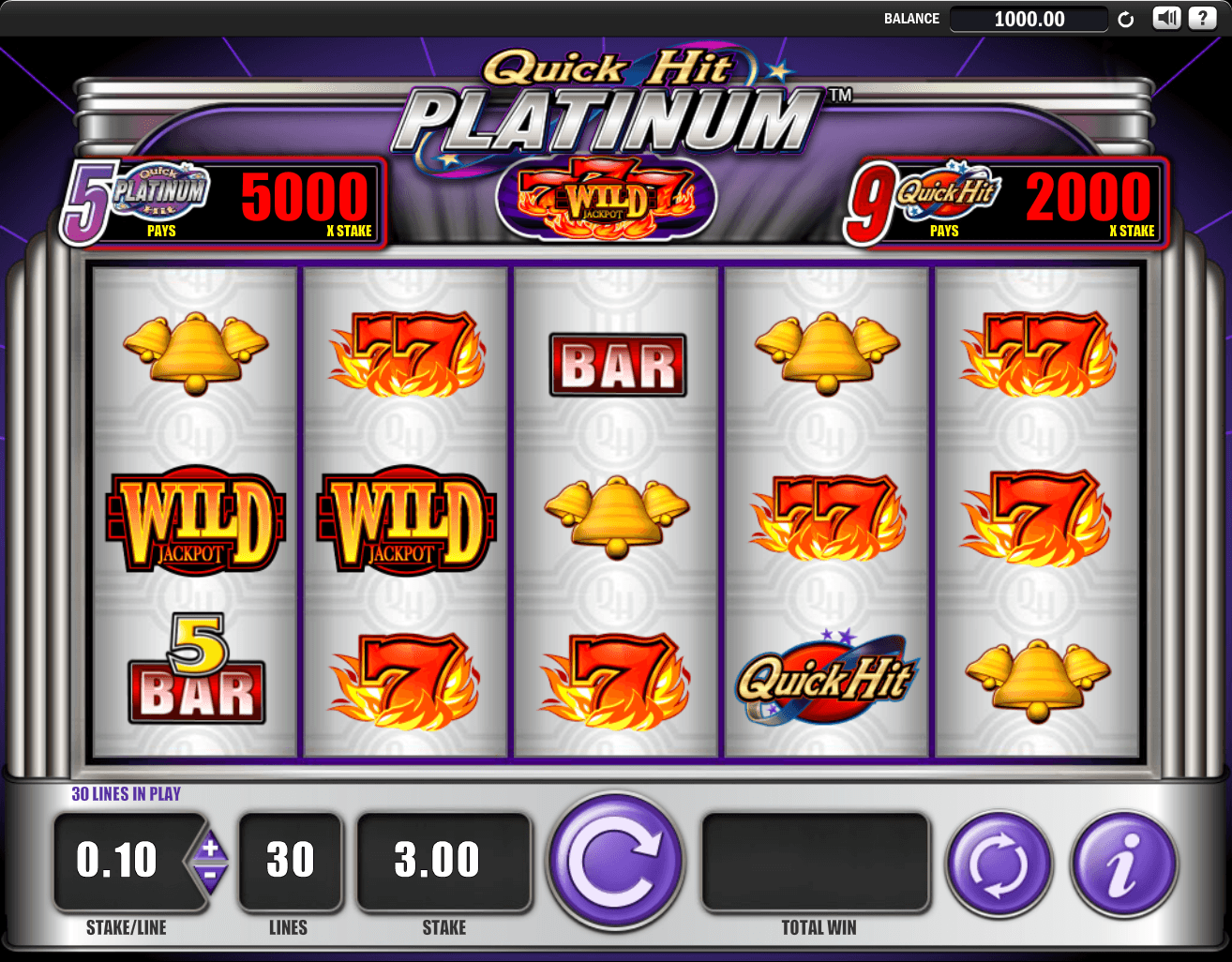Viewport: 1232px width, 962px height.
Task: Click the BALANCE display showing 1000.00
Action: [x=1029, y=19]
